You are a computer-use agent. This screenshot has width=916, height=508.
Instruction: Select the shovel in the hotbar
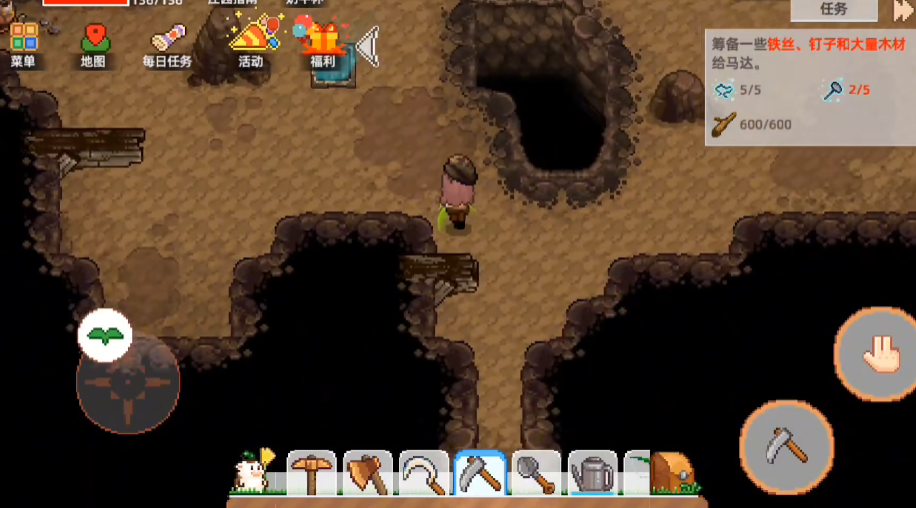pyautogui.click(x=536, y=473)
